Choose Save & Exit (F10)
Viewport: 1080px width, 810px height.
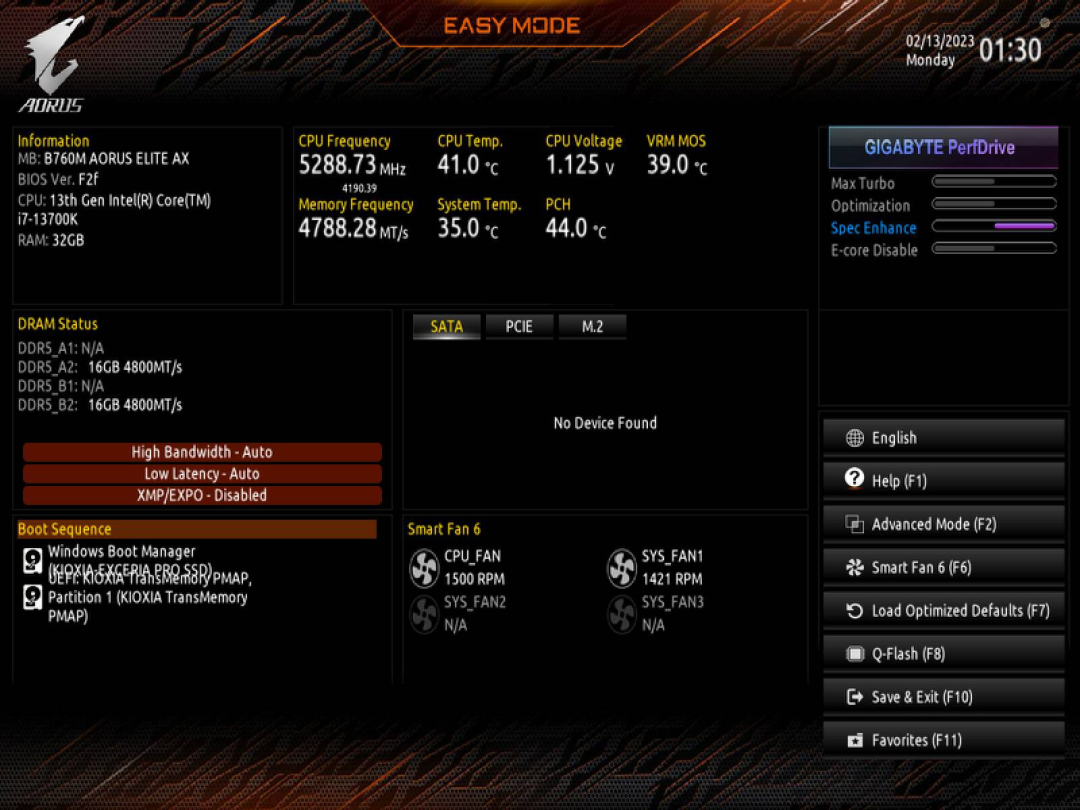click(943, 697)
